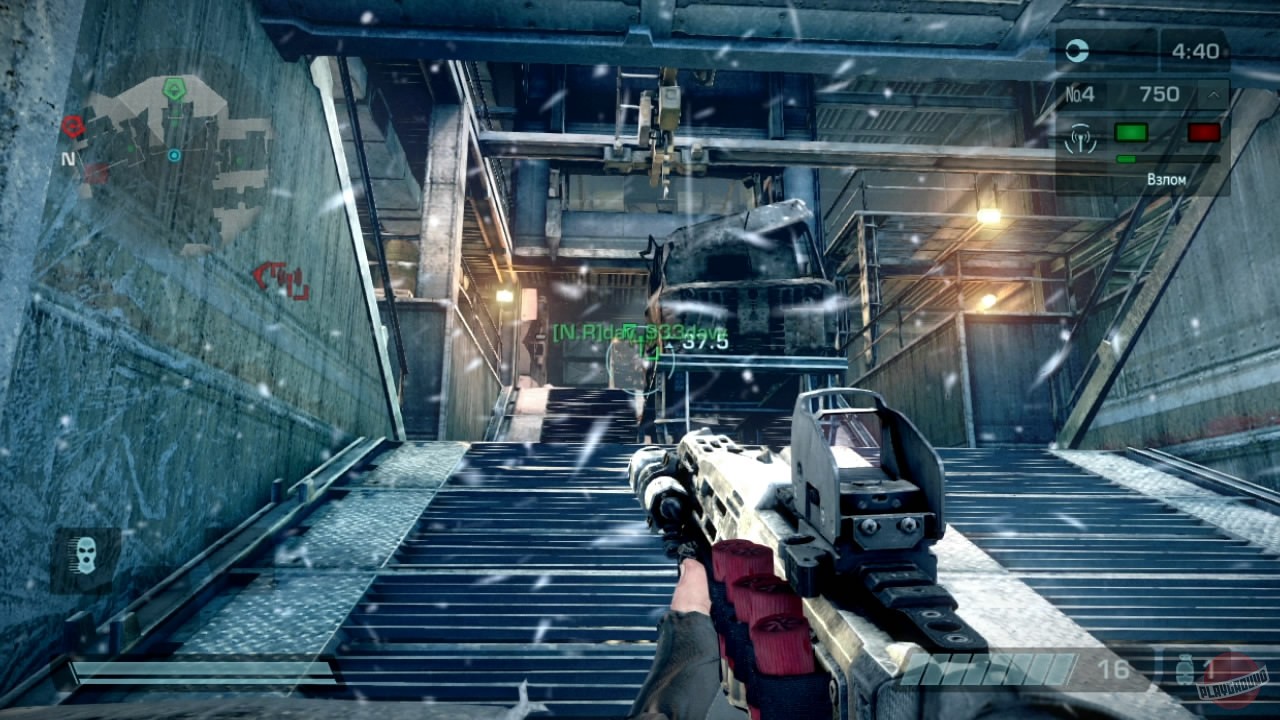The height and width of the screenshot is (720, 1280).
Task: Click the hack progress bar under the indicators
Action: coord(1167,159)
